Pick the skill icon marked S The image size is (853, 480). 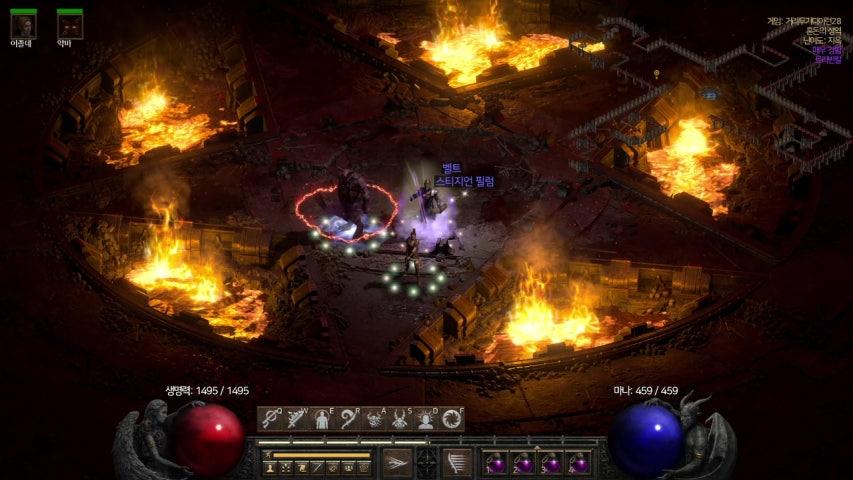[401, 418]
